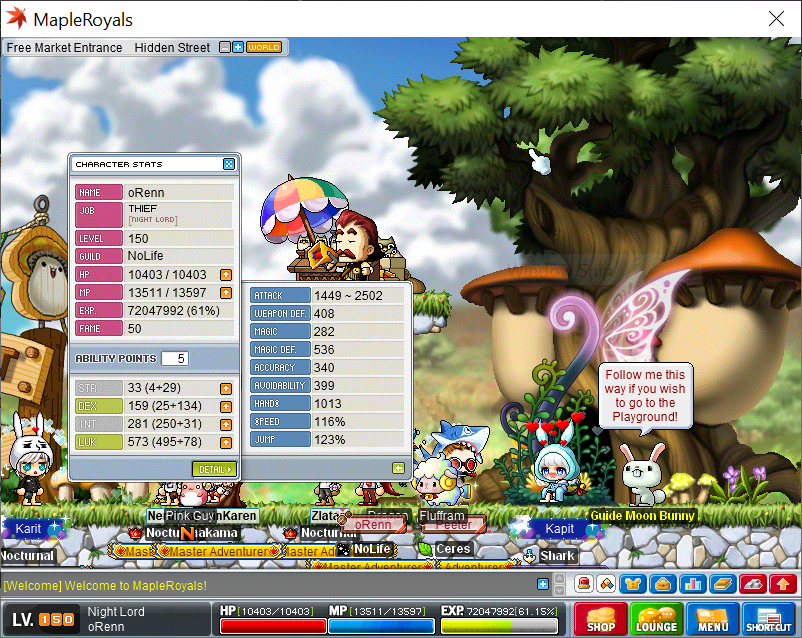
Task: Close the Character Stats window
Action: (x=229, y=164)
